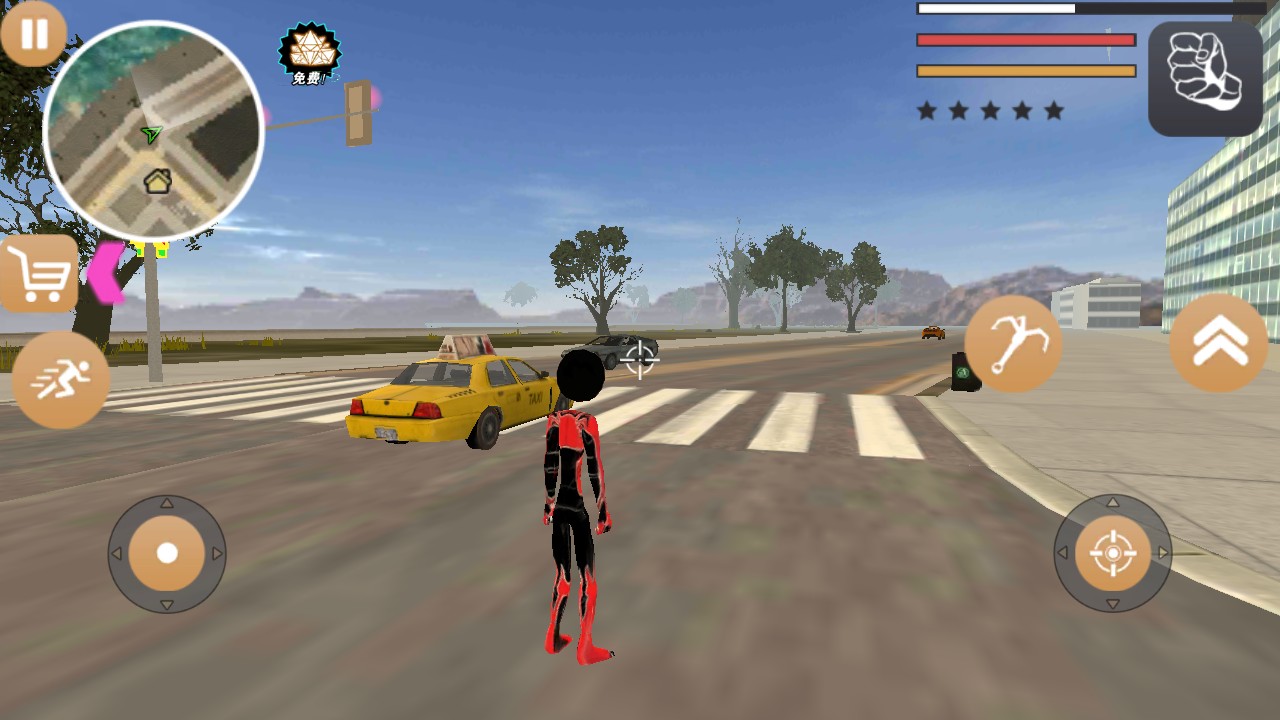Tap the crosshair aim joystick

pos(1113,553)
